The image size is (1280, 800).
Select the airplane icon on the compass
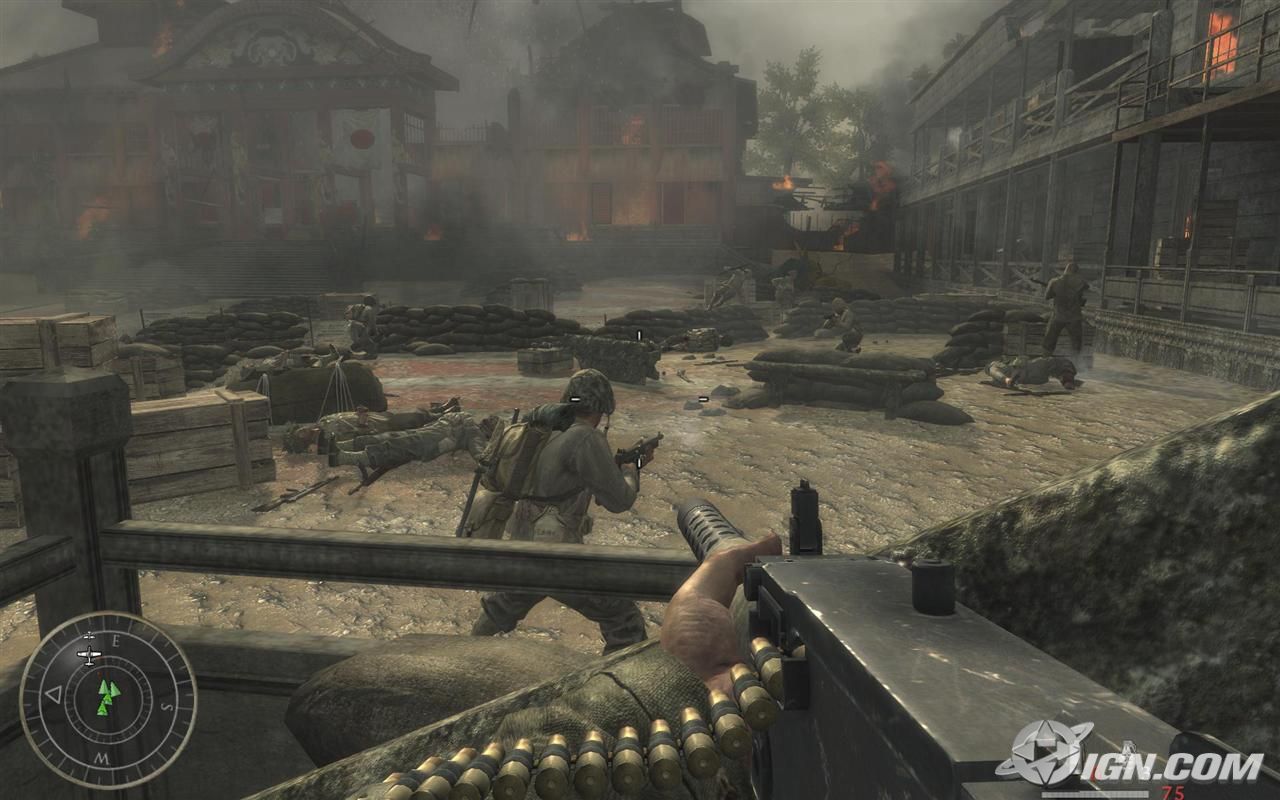tap(89, 655)
